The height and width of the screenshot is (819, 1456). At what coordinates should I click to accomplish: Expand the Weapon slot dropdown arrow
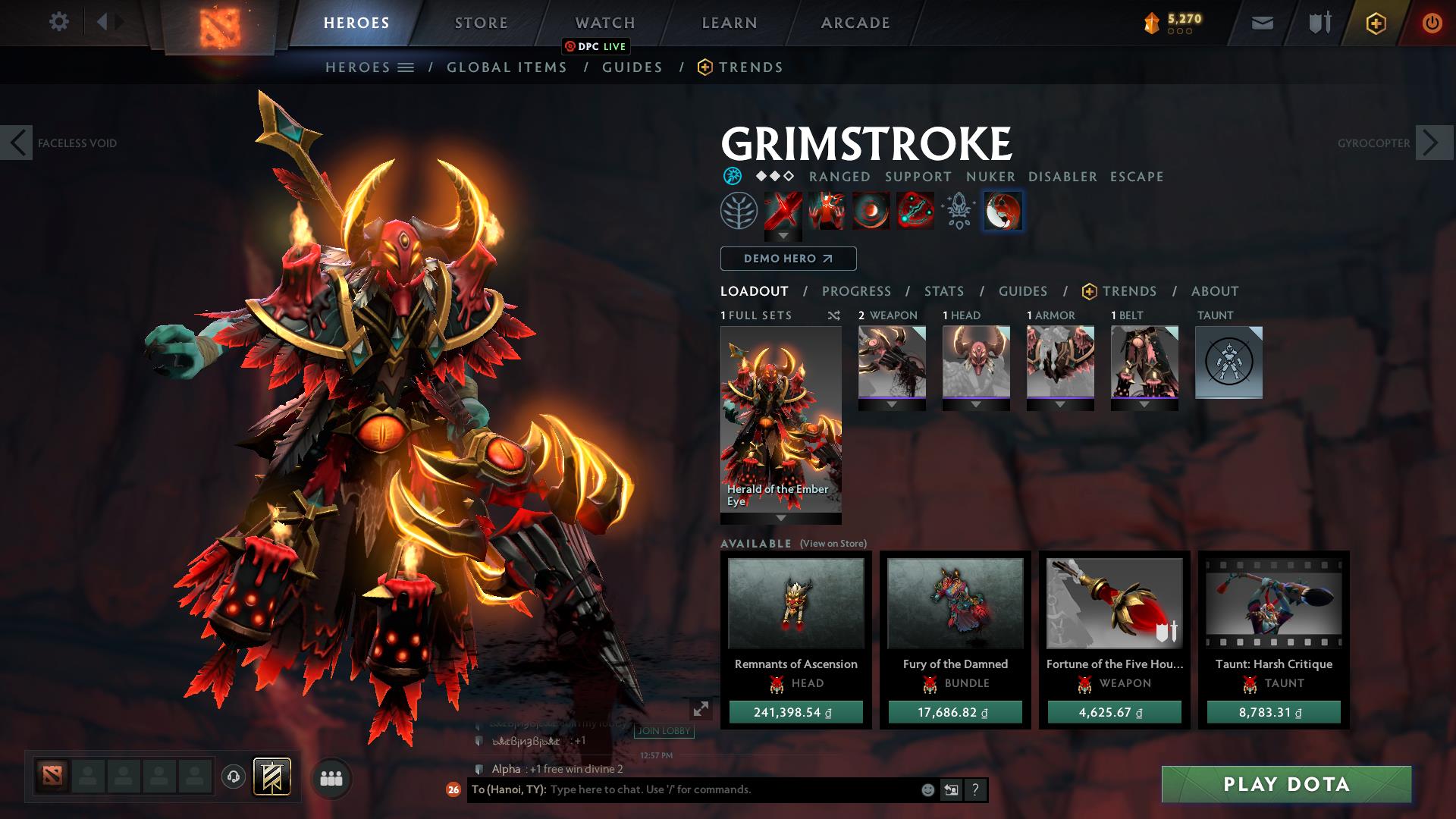(892, 403)
